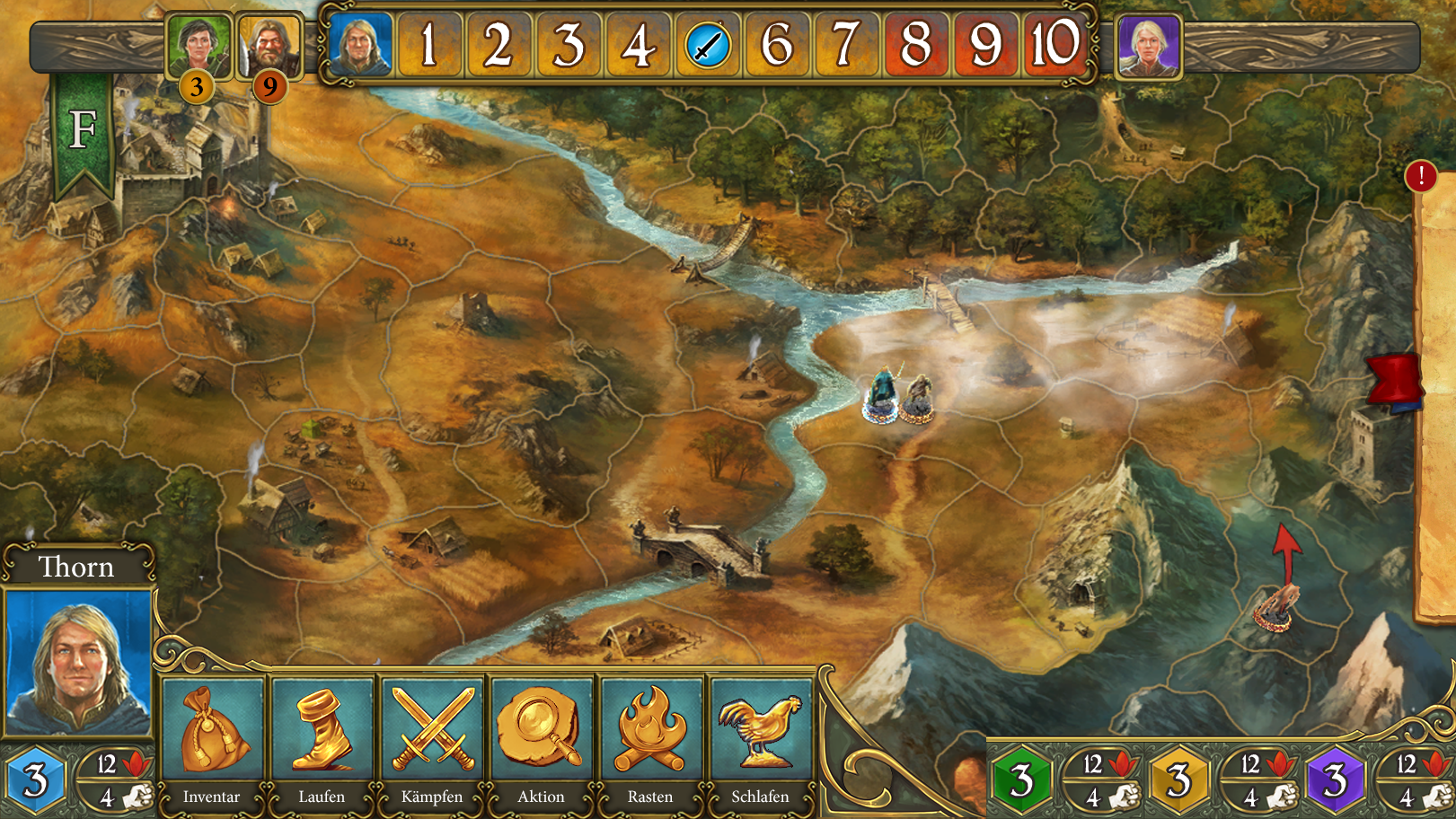This screenshot has width=1456, height=819.
Task: Click the blue sword marker on time track
Action: tap(707, 45)
